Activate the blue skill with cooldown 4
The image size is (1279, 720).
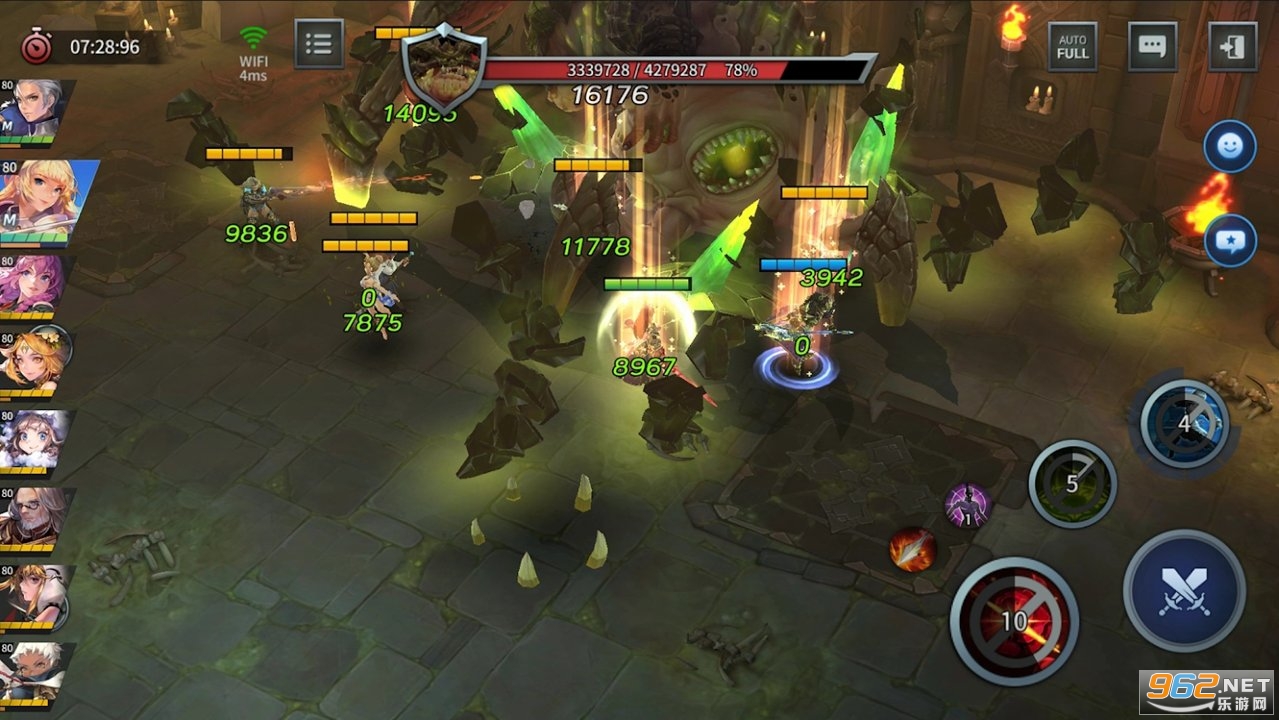click(x=1184, y=424)
